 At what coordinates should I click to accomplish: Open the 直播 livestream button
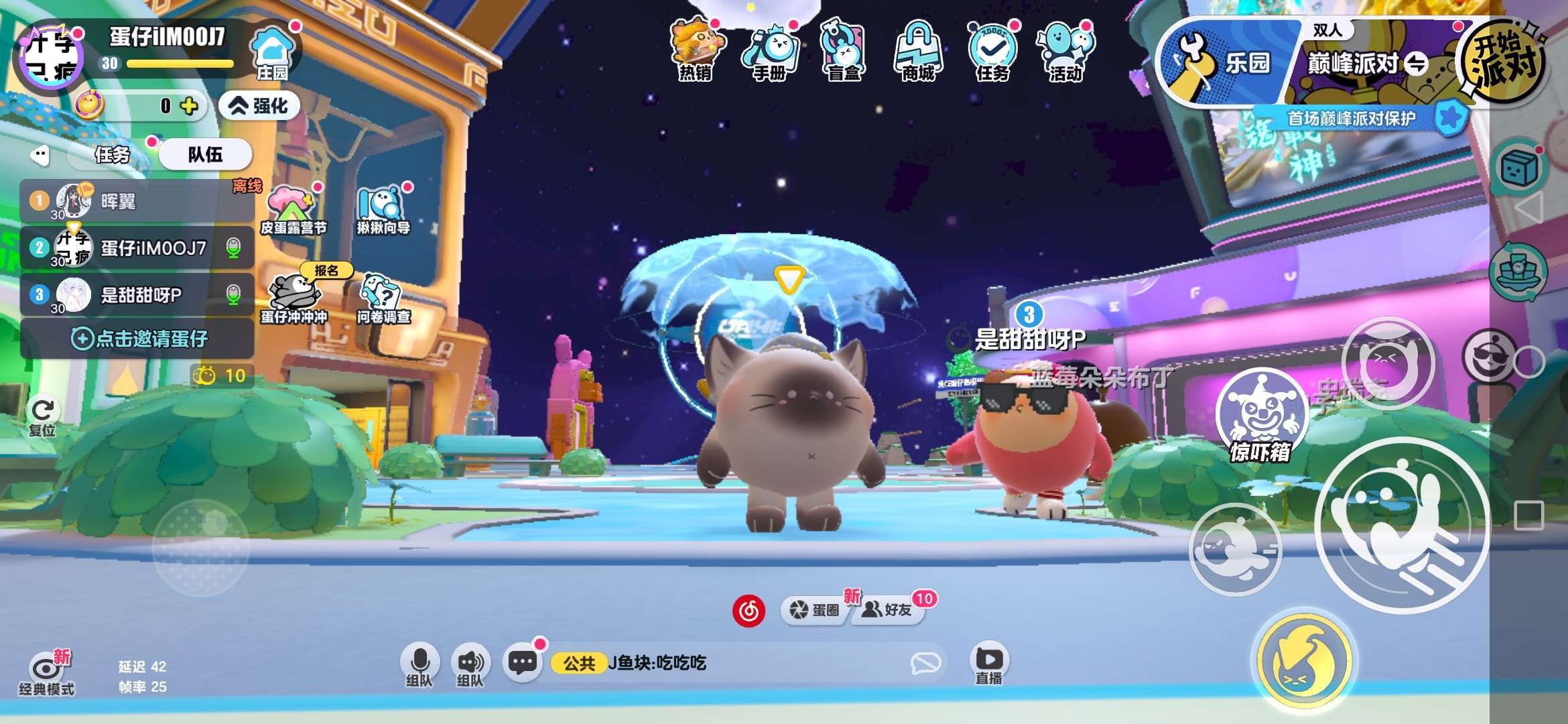pos(989,663)
